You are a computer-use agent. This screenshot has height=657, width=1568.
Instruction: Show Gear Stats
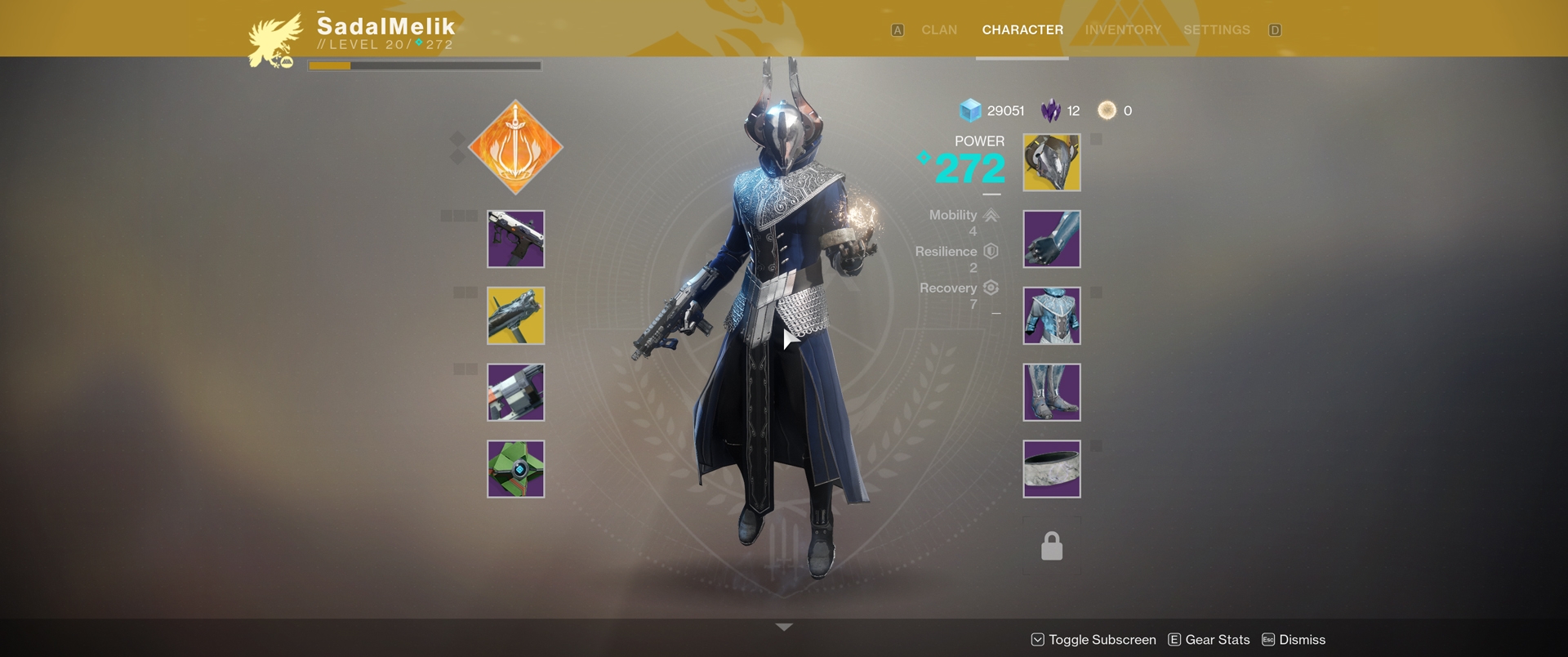click(x=1209, y=640)
